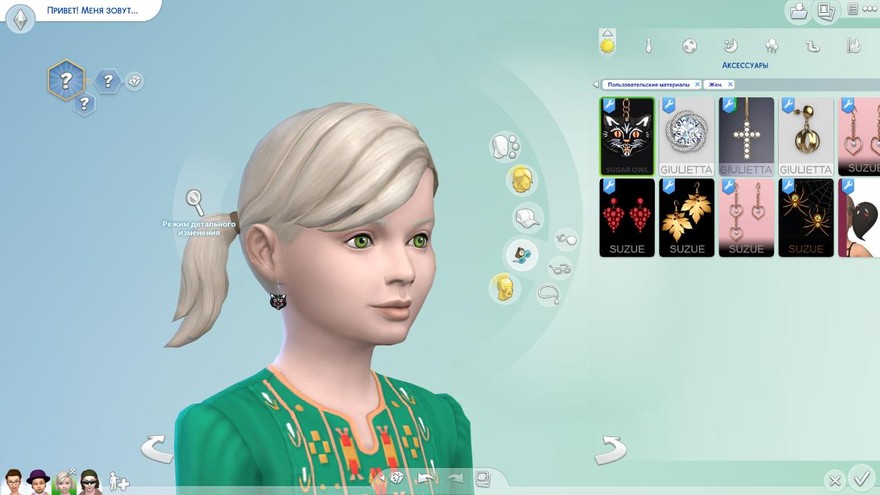Screen dimensions: 880x495
Task: Add a new Sim to the household
Action: point(119,481)
